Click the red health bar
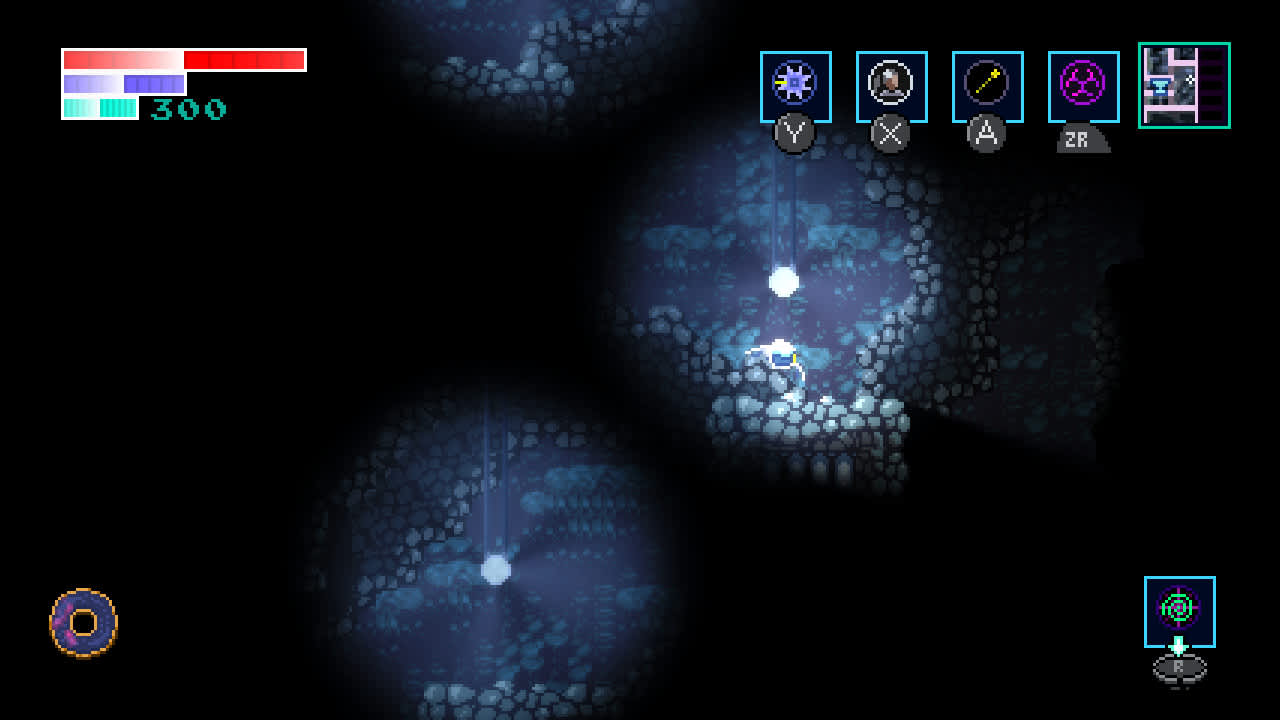The image size is (1280, 720). 185,59
